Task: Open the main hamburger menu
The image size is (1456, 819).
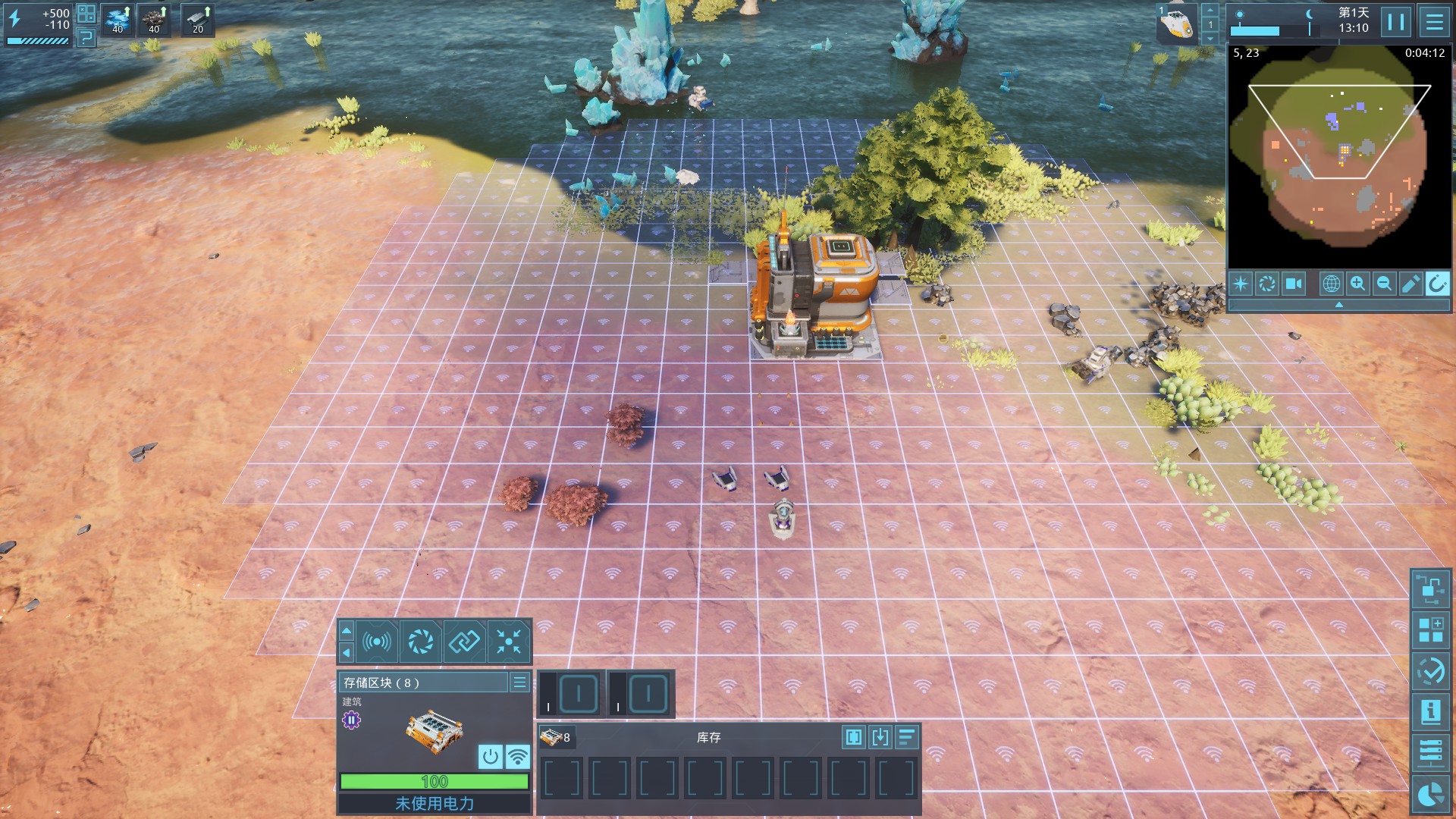Action: point(1434,22)
